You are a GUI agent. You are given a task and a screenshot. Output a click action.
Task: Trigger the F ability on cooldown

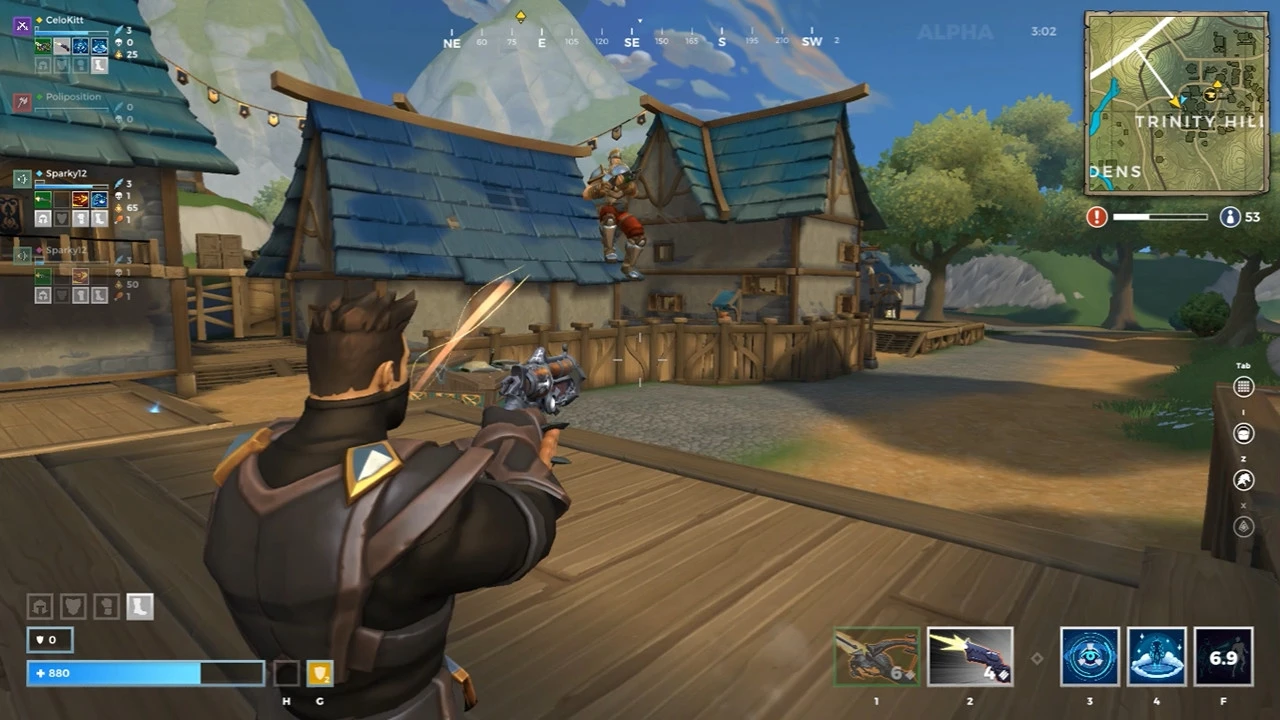pos(1221,657)
